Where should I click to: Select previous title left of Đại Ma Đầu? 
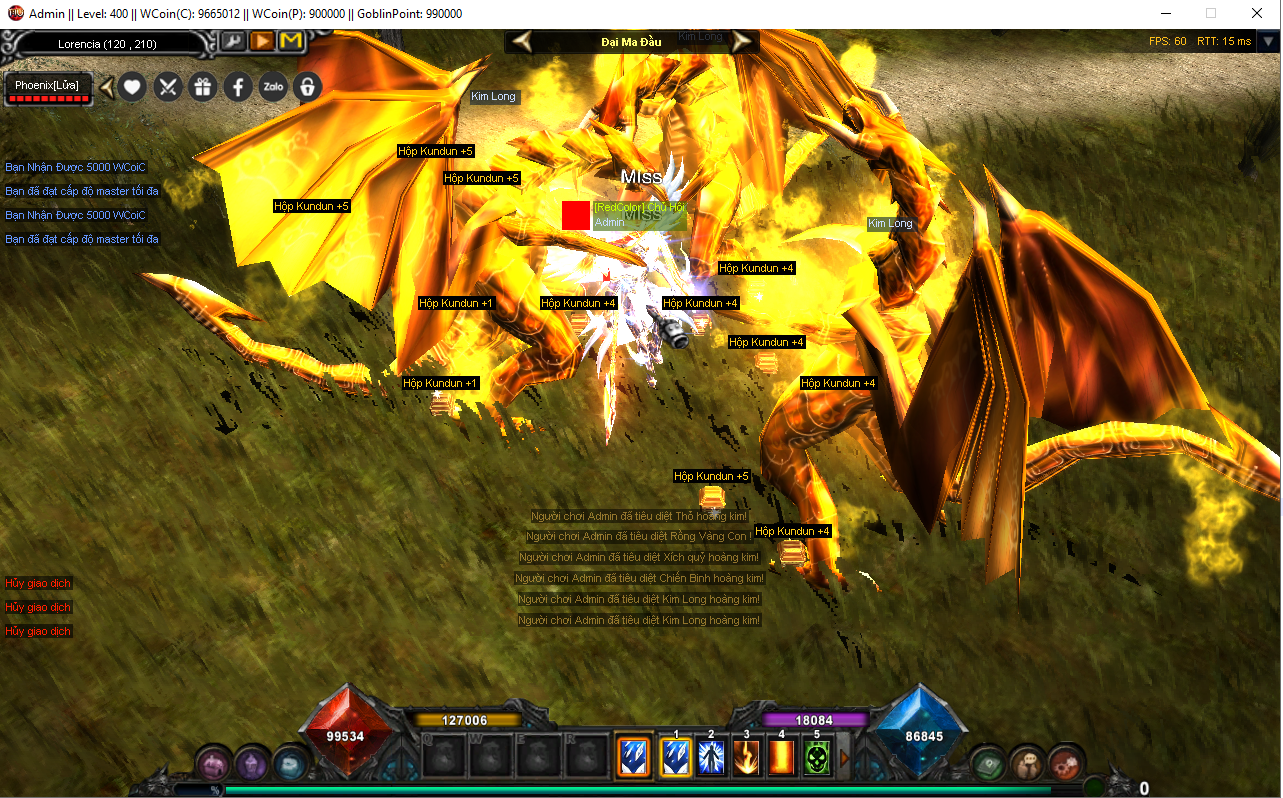click(x=522, y=41)
